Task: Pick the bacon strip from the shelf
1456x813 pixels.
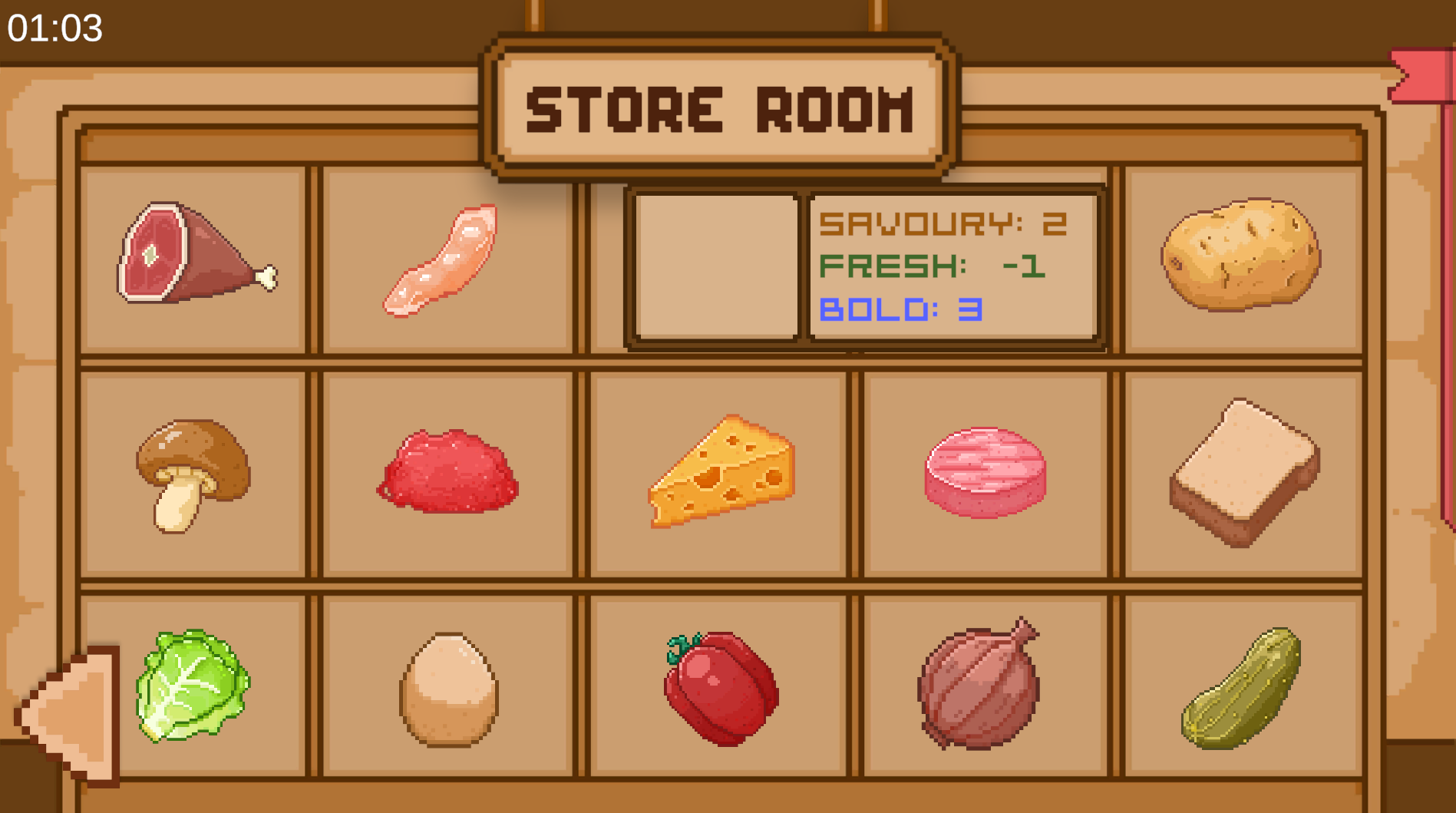Action: [443, 259]
